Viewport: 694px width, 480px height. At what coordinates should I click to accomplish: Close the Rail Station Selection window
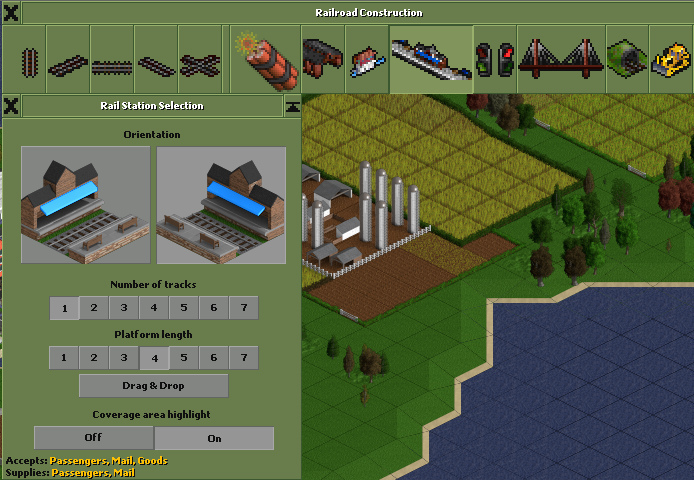pyautogui.click(x=11, y=105)
